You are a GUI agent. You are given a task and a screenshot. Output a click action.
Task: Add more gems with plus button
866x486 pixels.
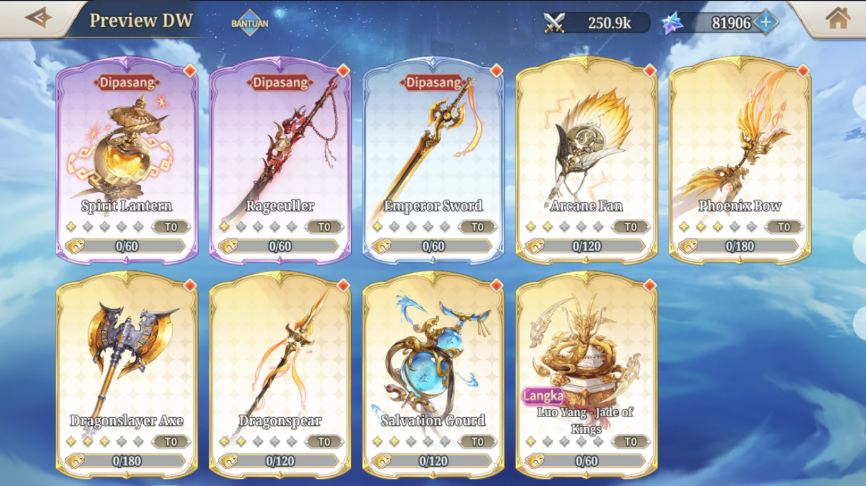(x=767, y=22)
